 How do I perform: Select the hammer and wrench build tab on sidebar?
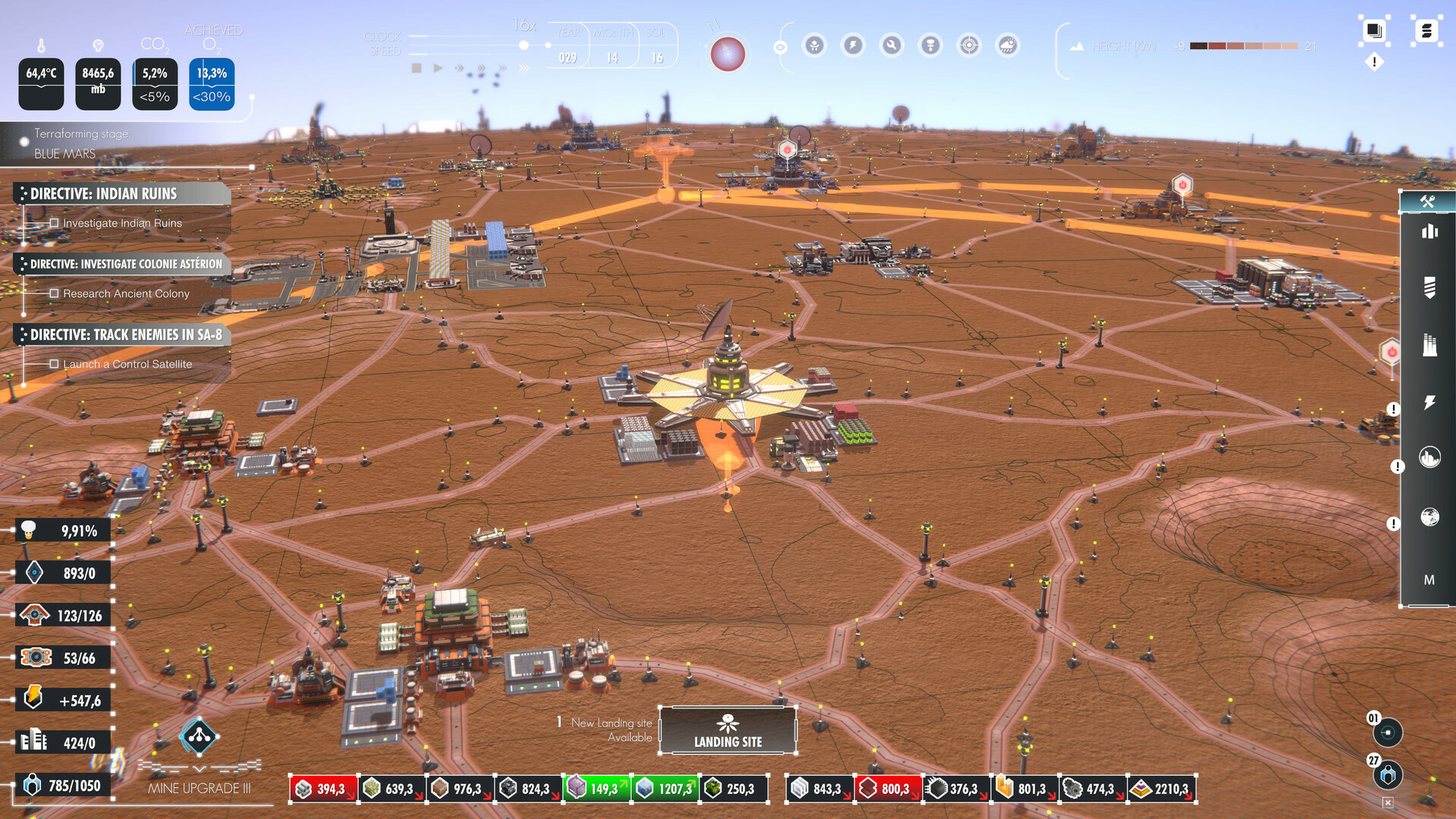(x=1429, y=201)
